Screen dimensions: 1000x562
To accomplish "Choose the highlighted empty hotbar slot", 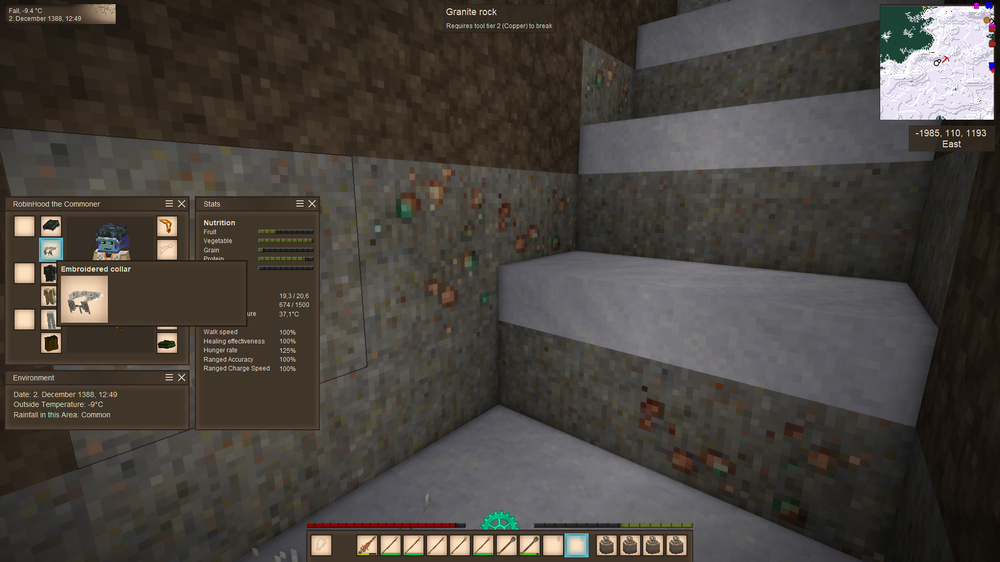I will pos(577,545).
